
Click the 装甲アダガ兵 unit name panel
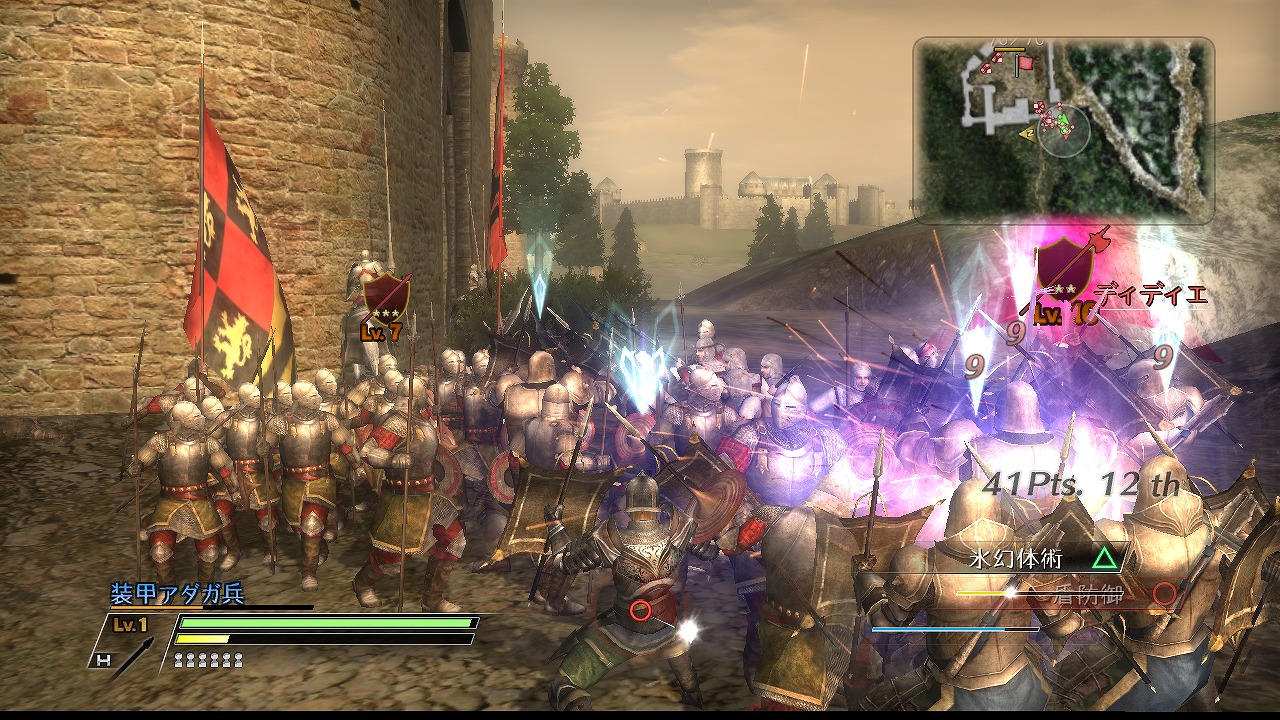tap(177, 594)
